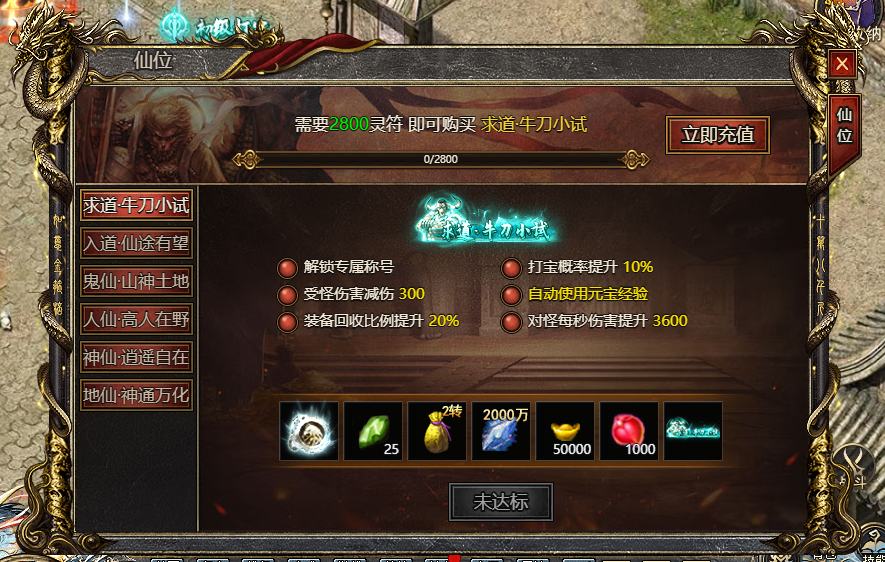Image resolution: width=885 pixels, height=562 pixels.
Task: Choose the 人仙·高人在野 tab
Action: pos(136,319)
